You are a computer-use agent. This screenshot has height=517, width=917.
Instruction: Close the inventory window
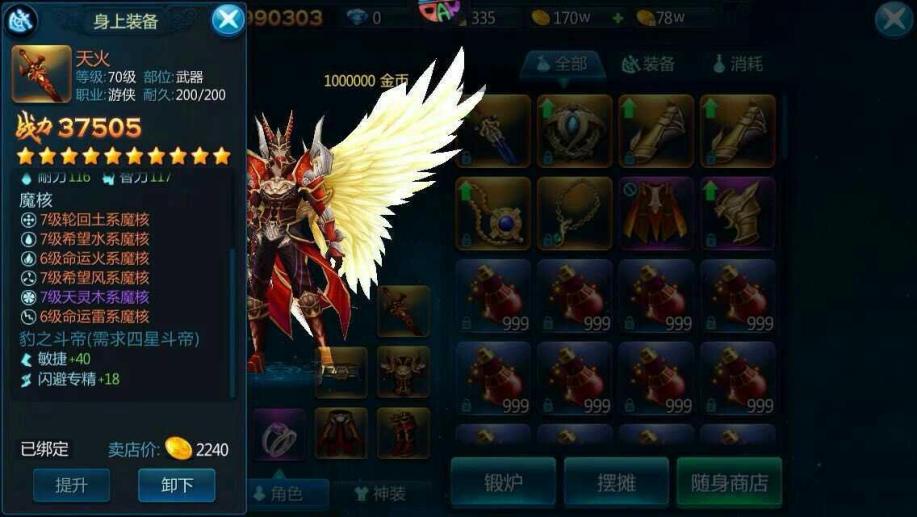pos(893,20)
